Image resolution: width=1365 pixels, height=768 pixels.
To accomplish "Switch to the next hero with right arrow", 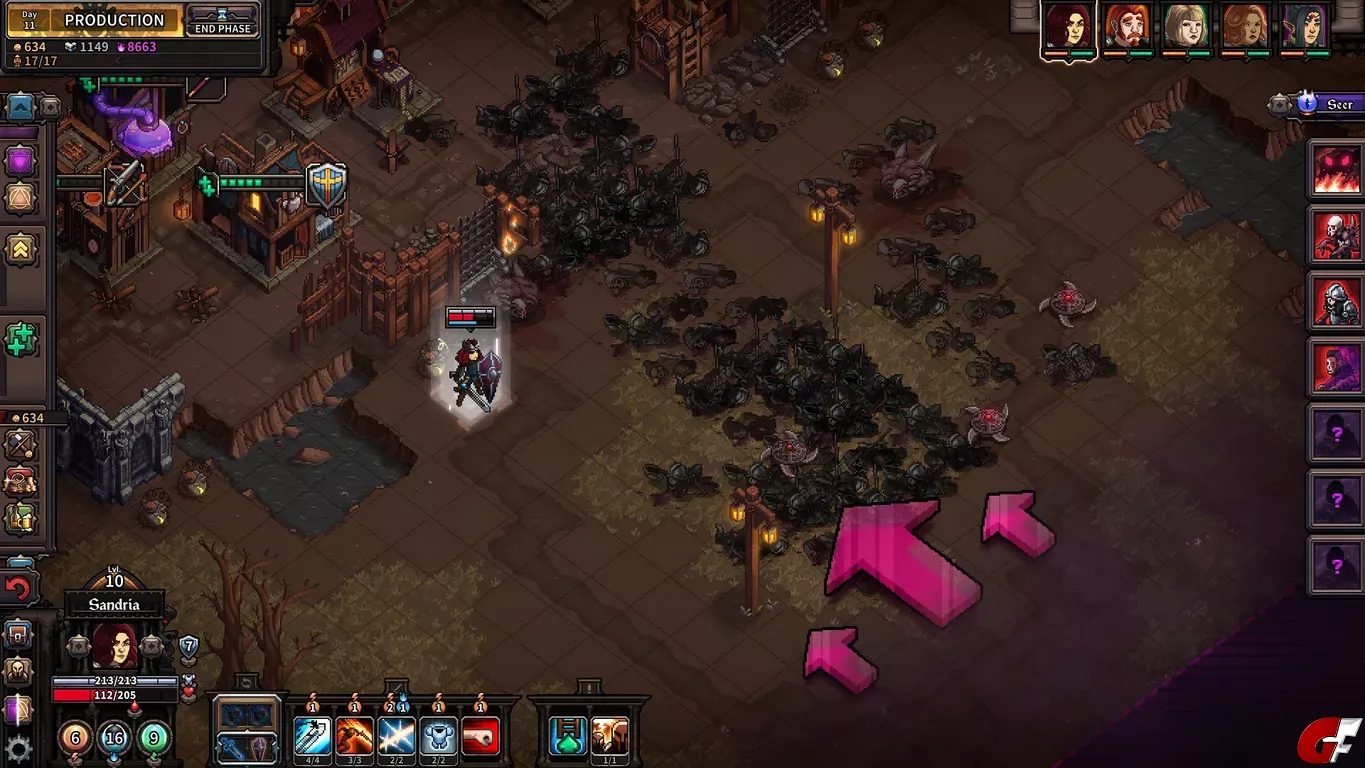I will (151, 646).
